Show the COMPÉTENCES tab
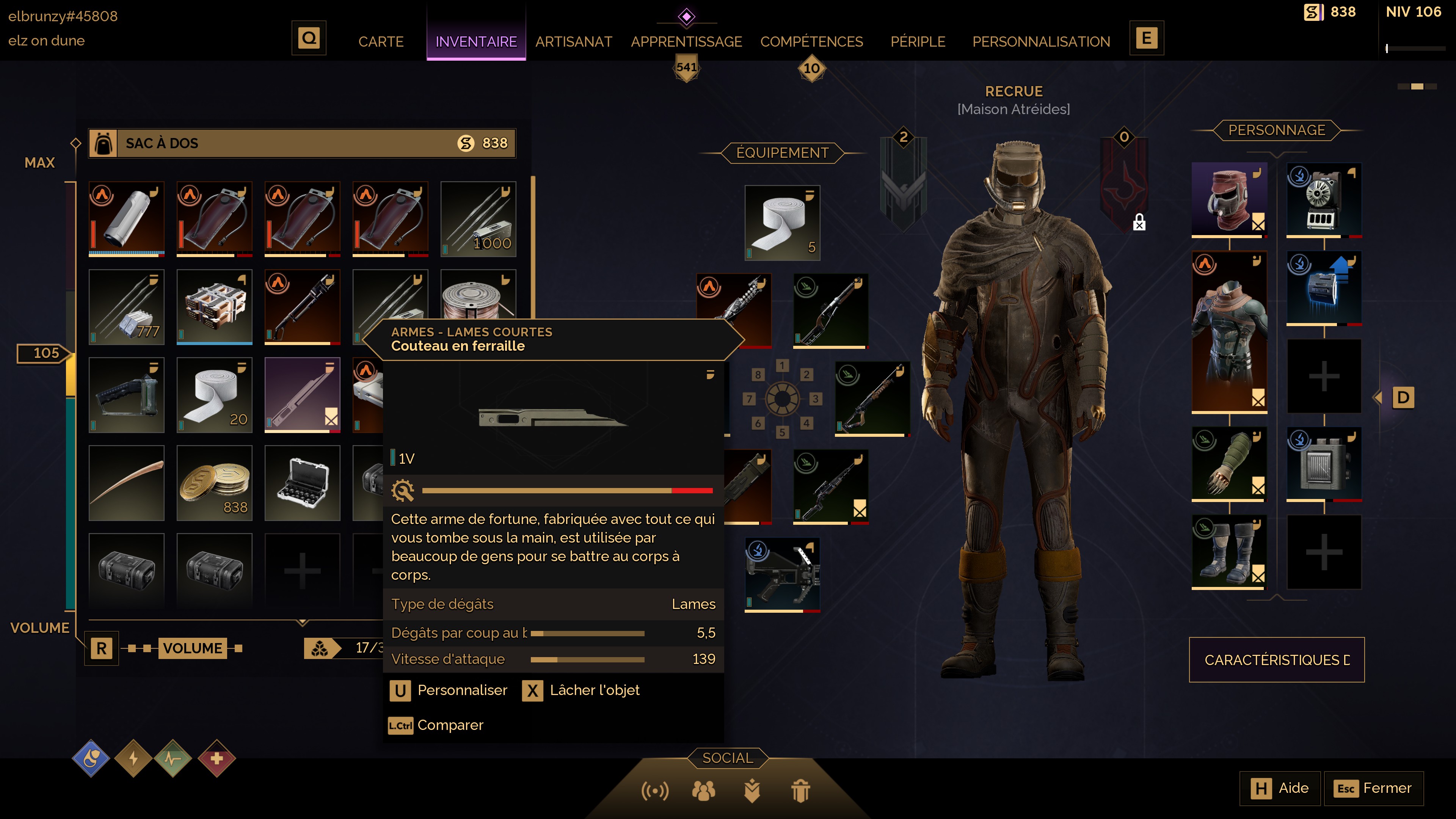 (811, 41)
